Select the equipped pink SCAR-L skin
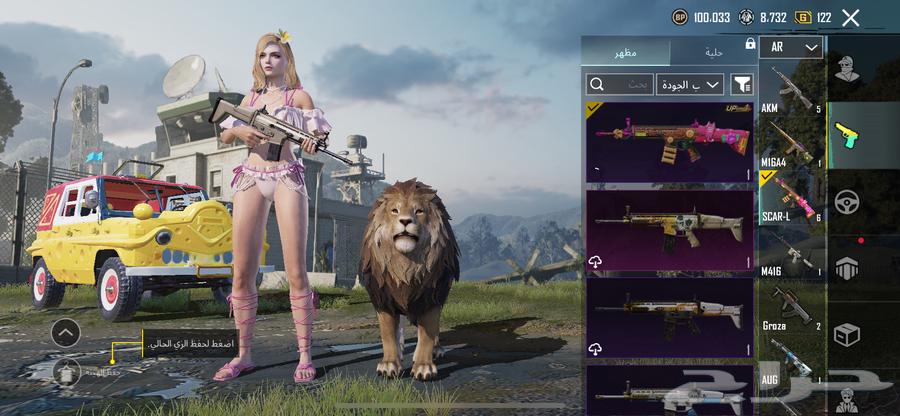This screenshot has height=416, width=900. 669,141
